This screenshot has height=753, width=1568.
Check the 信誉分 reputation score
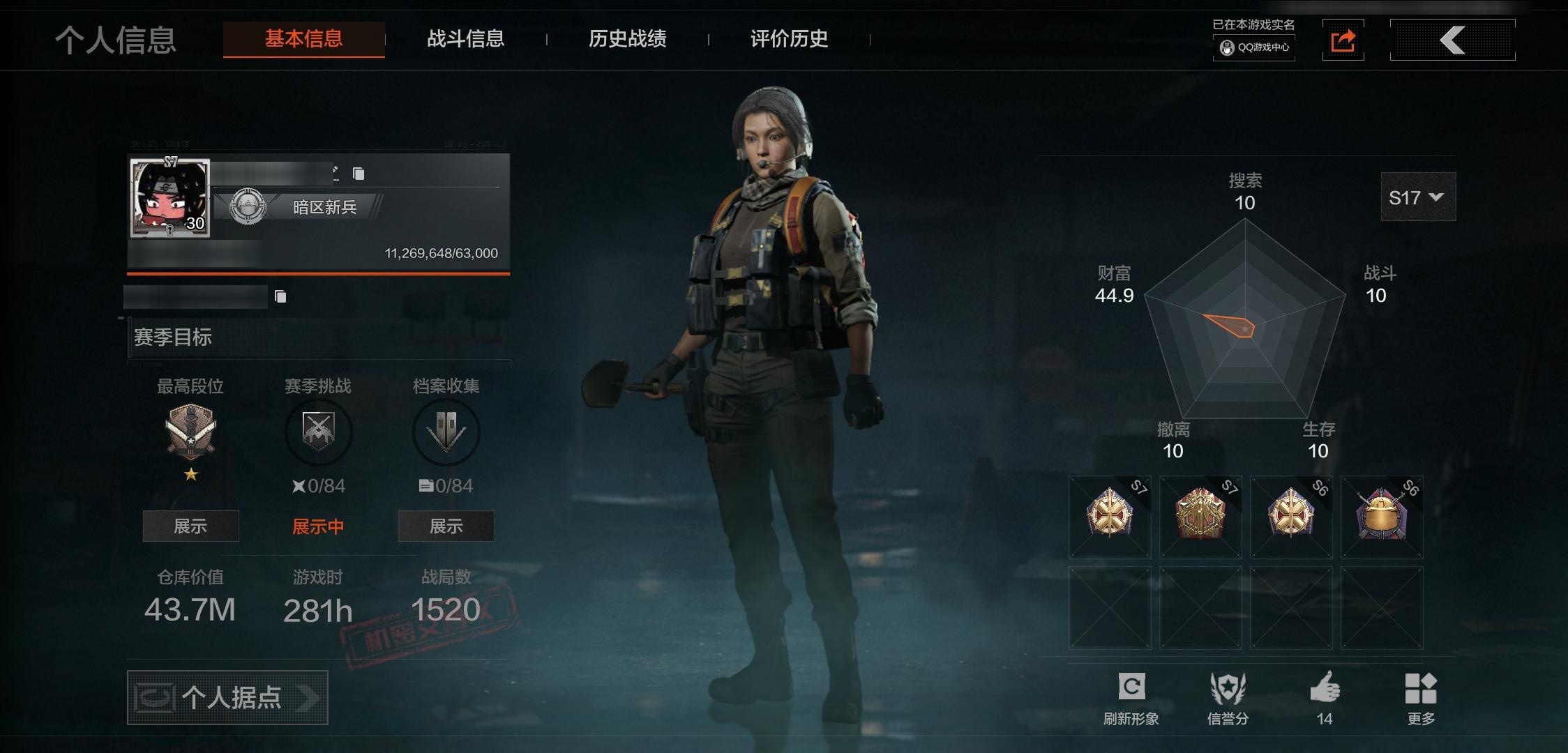coord(1228,697)
